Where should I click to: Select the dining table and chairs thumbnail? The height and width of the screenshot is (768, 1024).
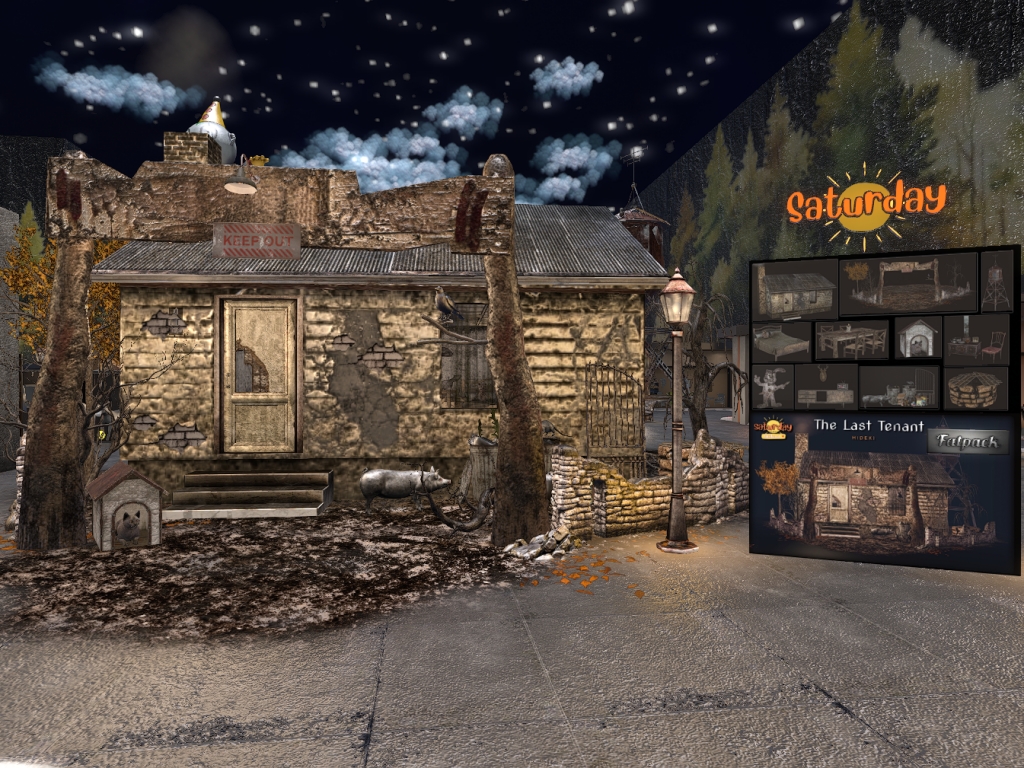tap(852, 340)
